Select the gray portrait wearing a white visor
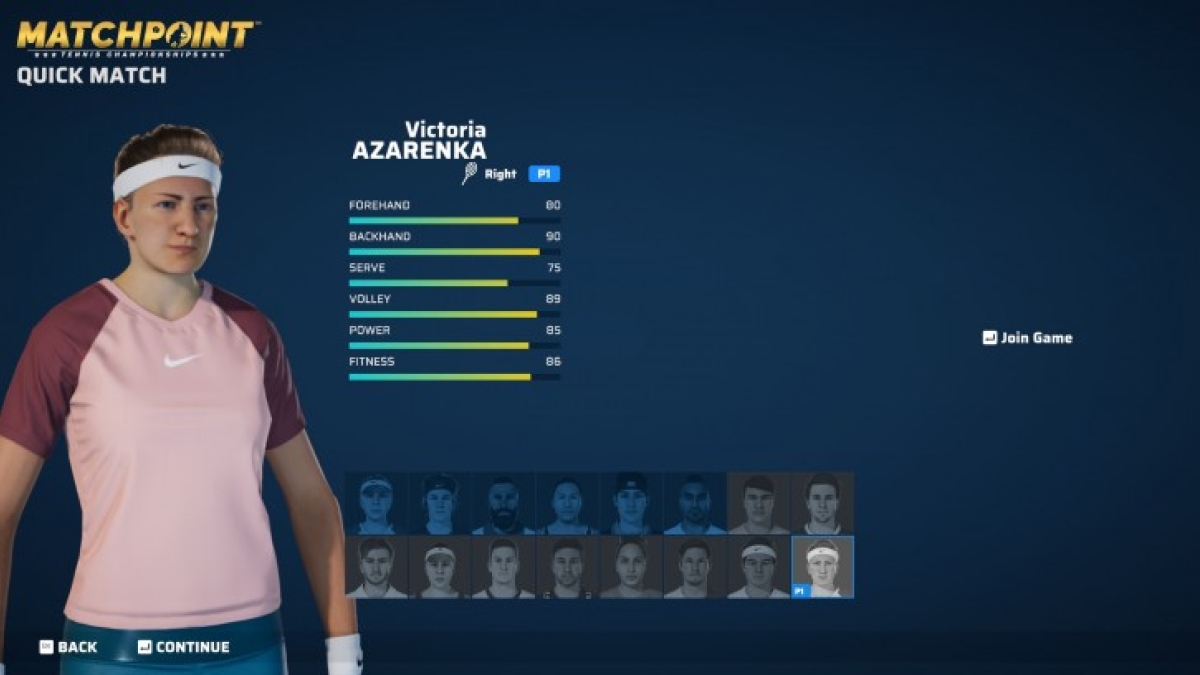 (x=440, y=567)
